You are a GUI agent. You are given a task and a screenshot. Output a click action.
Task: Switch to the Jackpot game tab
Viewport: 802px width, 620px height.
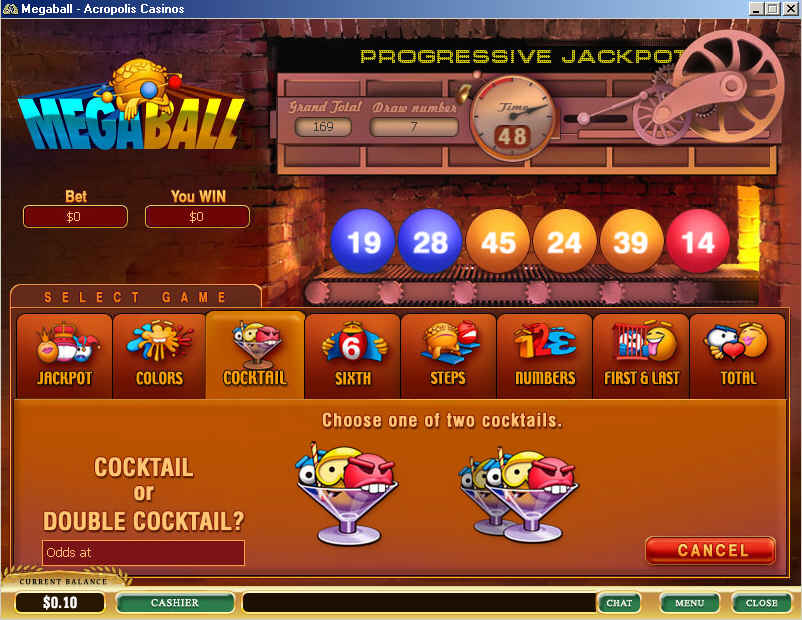[64, 355]
